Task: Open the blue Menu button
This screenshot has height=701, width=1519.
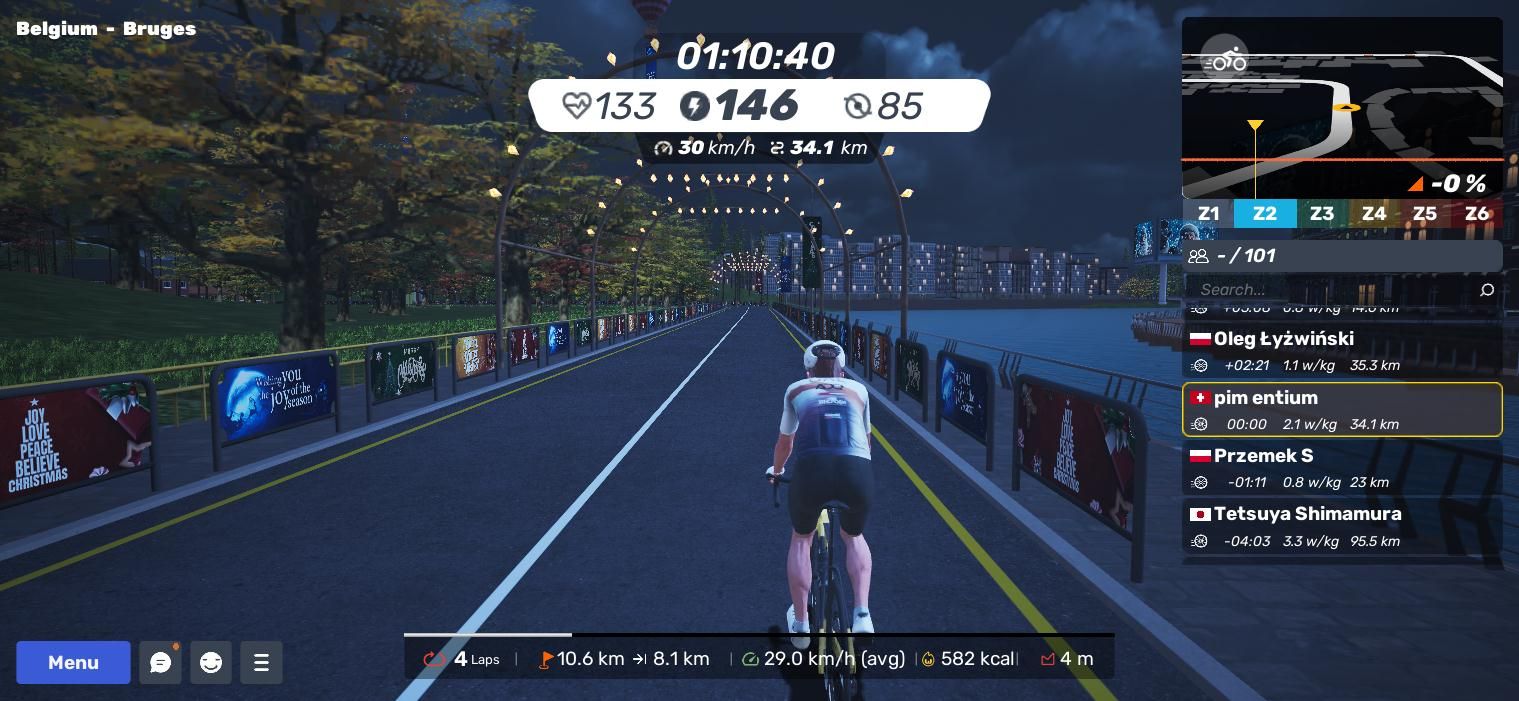Action: click(x=73, y=662)
